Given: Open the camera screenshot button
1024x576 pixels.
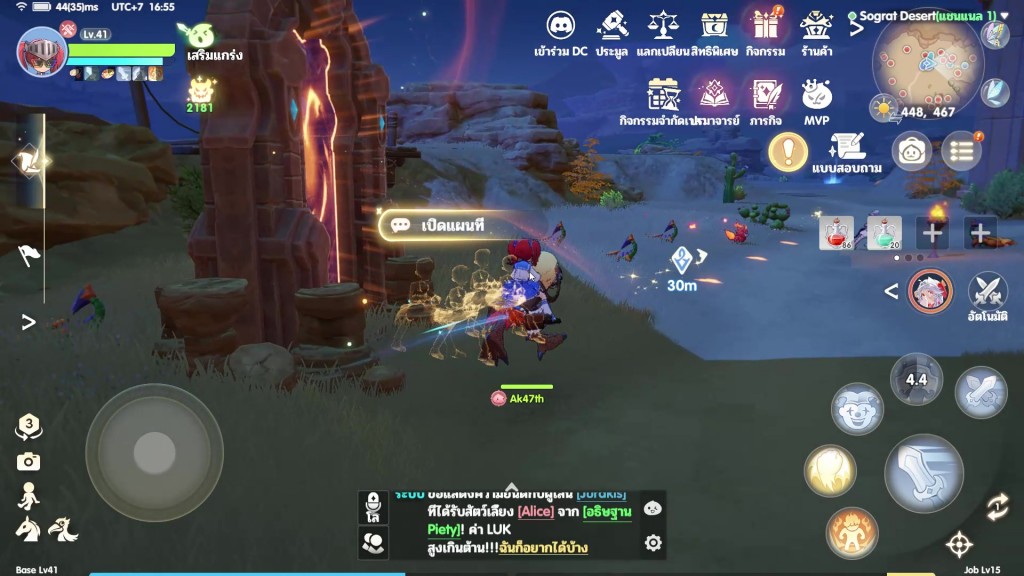Looking at the screenshot, I should pos(28,461).
